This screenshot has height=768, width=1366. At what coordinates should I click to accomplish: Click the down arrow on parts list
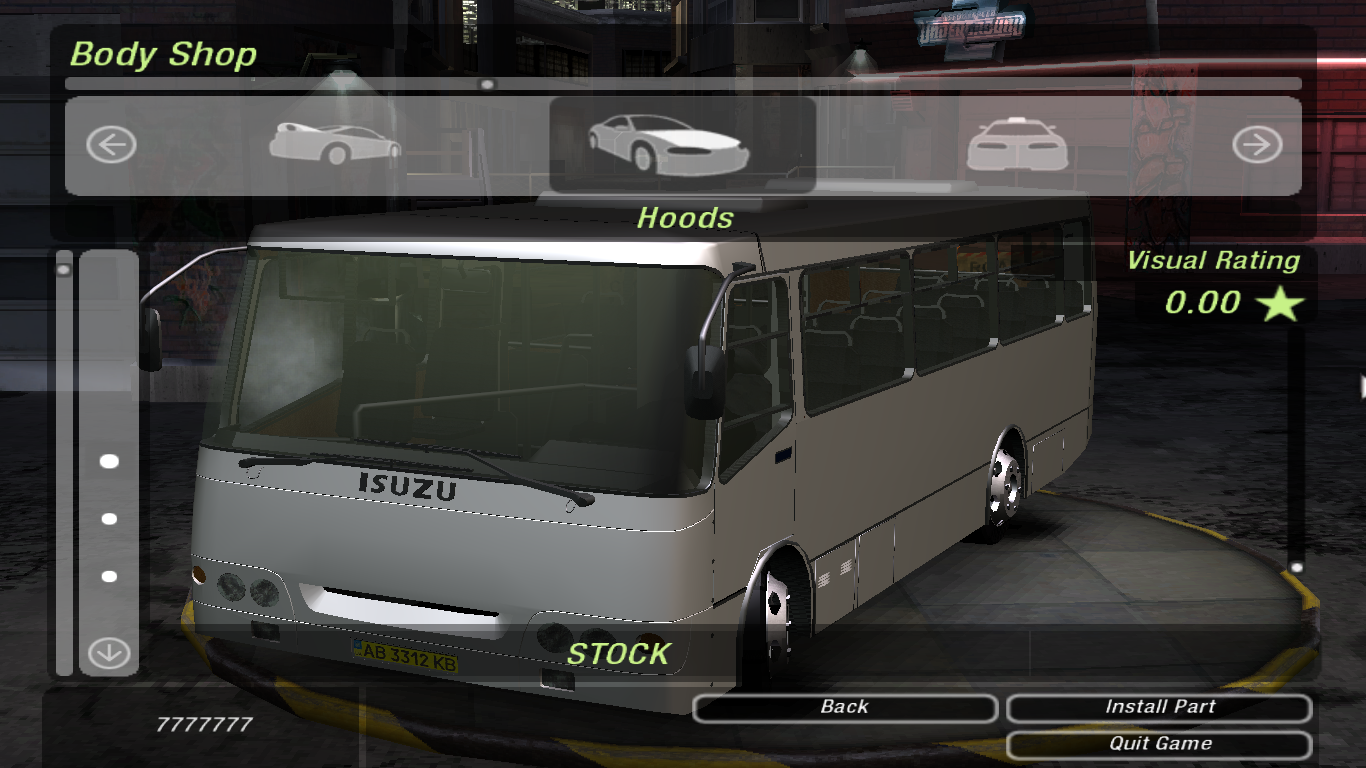point(109,654)
